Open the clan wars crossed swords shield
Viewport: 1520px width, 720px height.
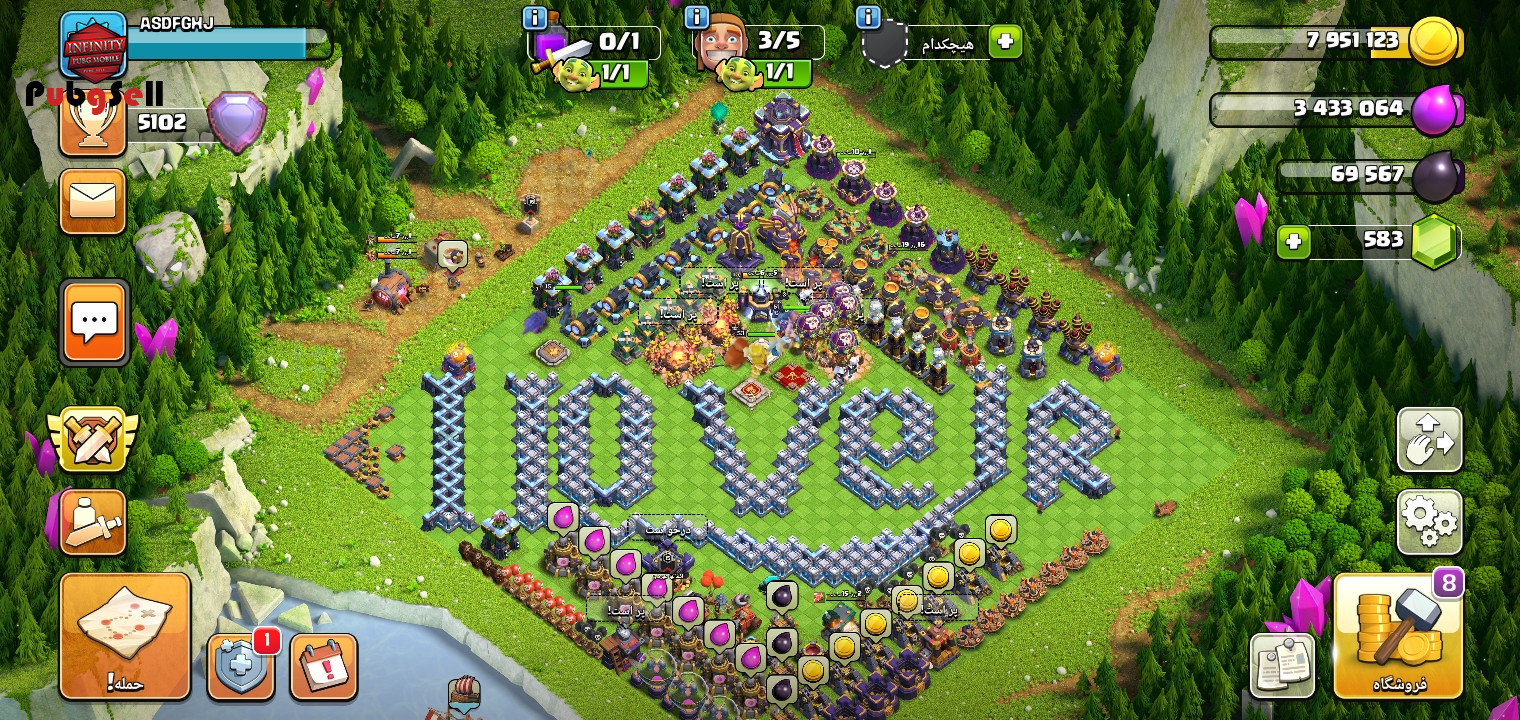pos(93,439)
